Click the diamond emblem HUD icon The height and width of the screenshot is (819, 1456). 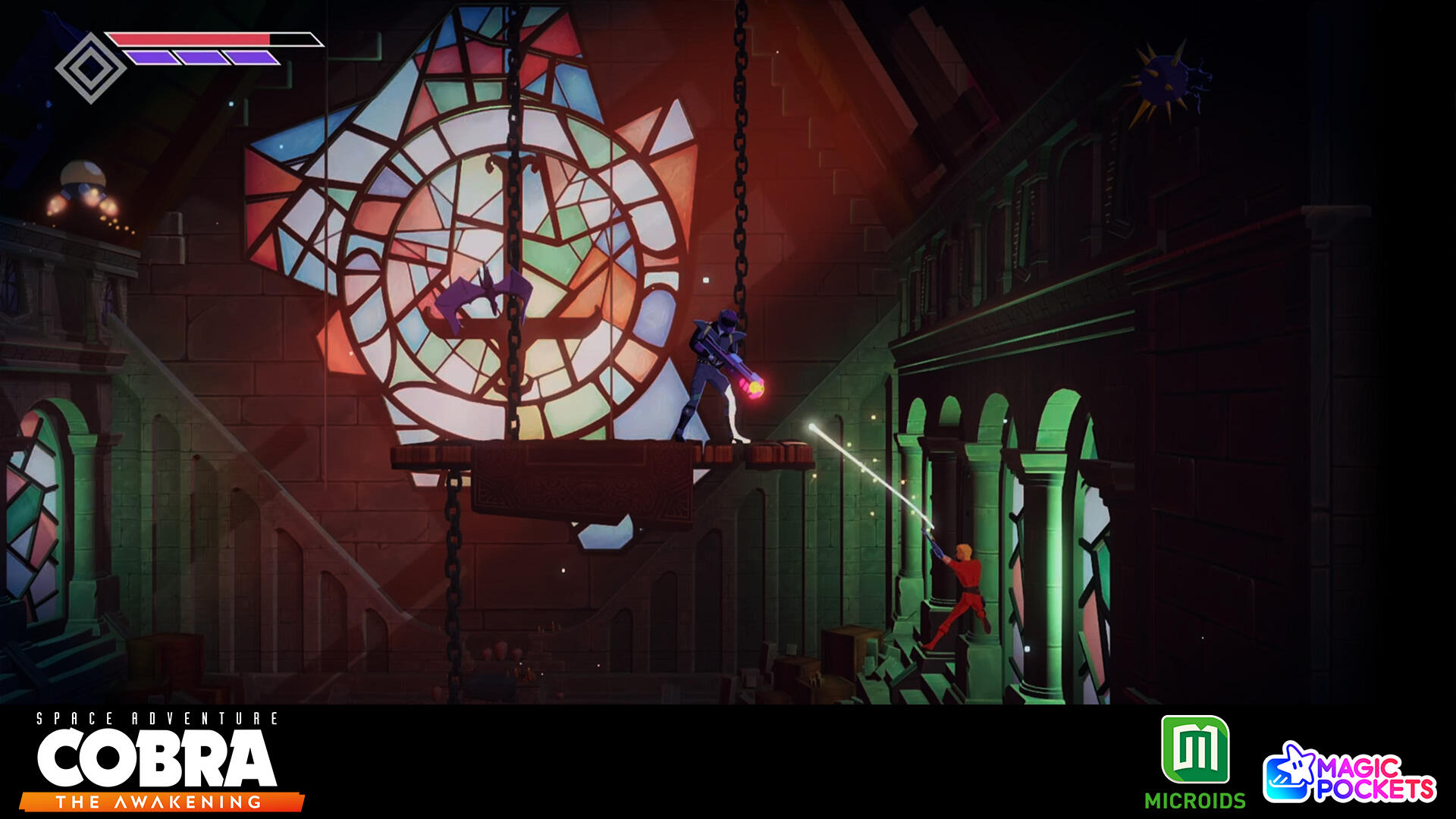(90, 67)
